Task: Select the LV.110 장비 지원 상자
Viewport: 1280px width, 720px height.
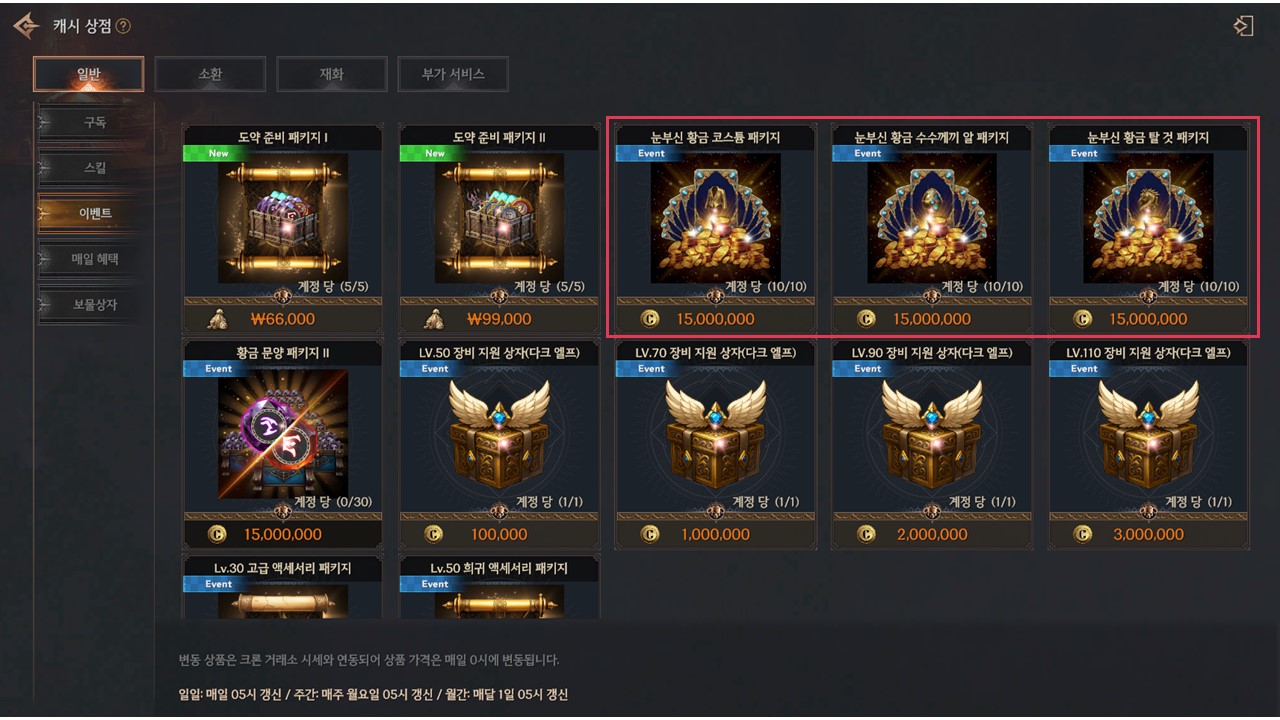Action: 1148,433
